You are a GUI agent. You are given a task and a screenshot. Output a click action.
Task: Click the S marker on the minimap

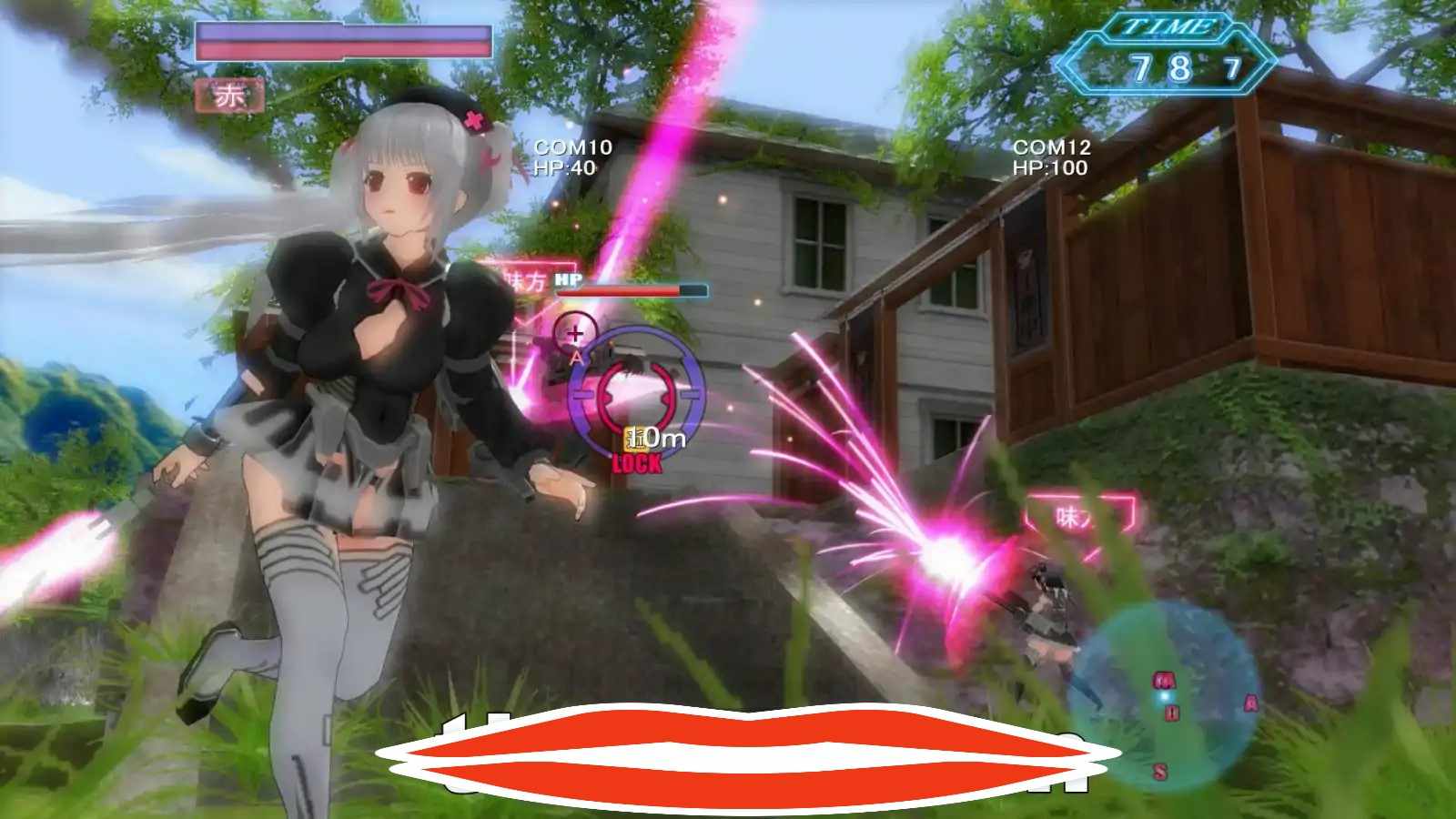[x=1160, y=771]
